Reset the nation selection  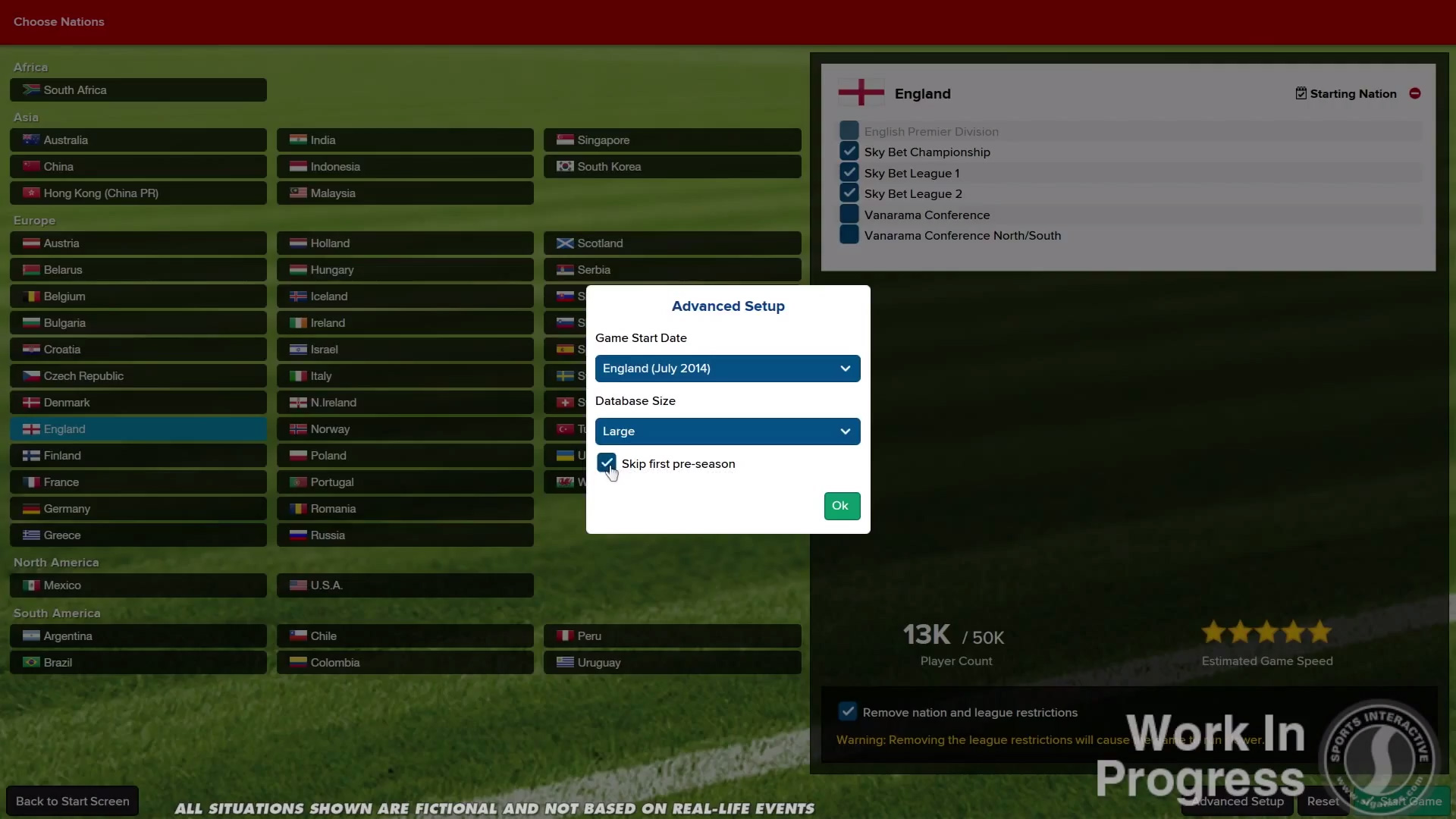[x=1323, y=801]
